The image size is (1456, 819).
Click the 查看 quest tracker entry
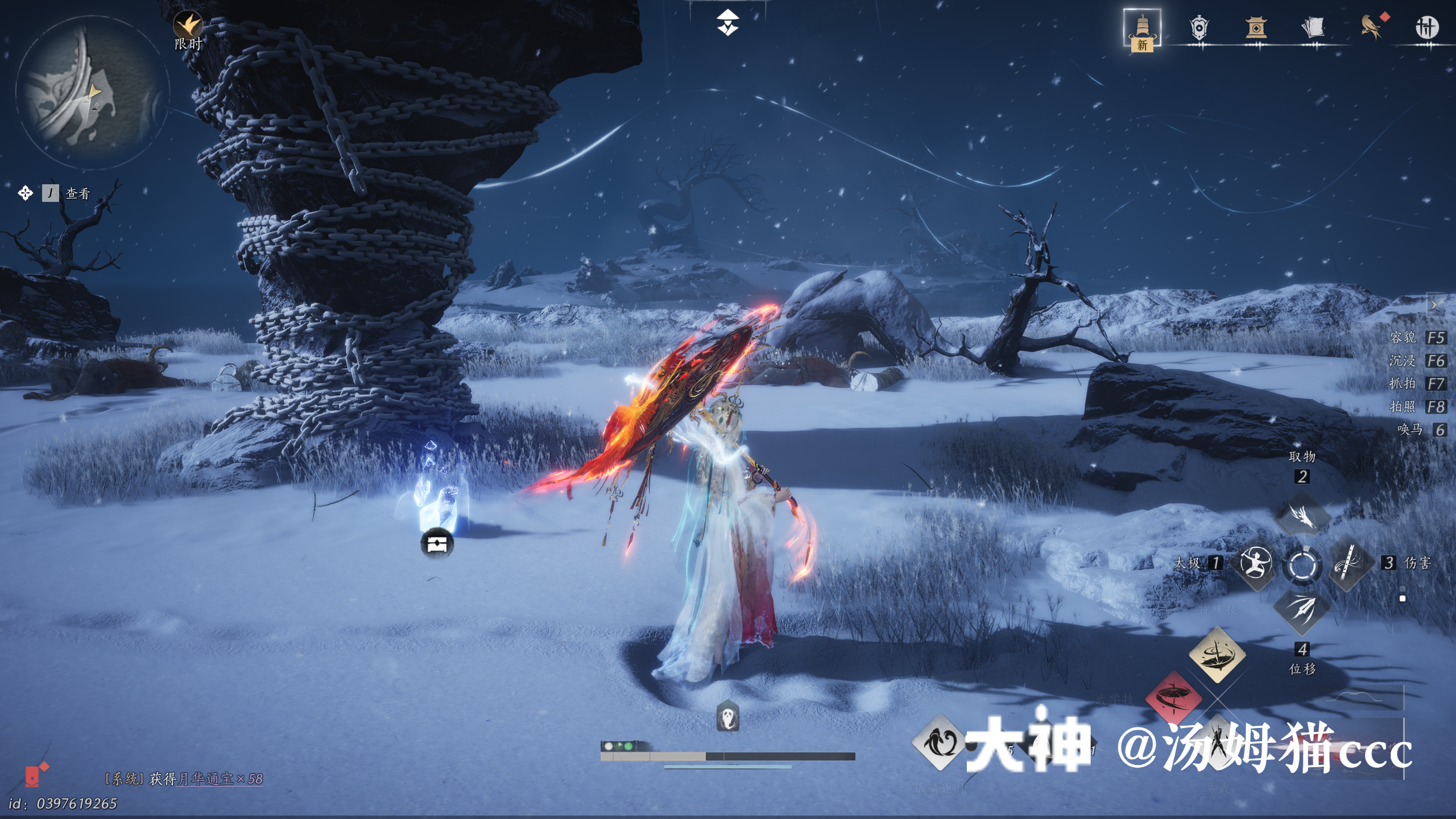(77, 193)
